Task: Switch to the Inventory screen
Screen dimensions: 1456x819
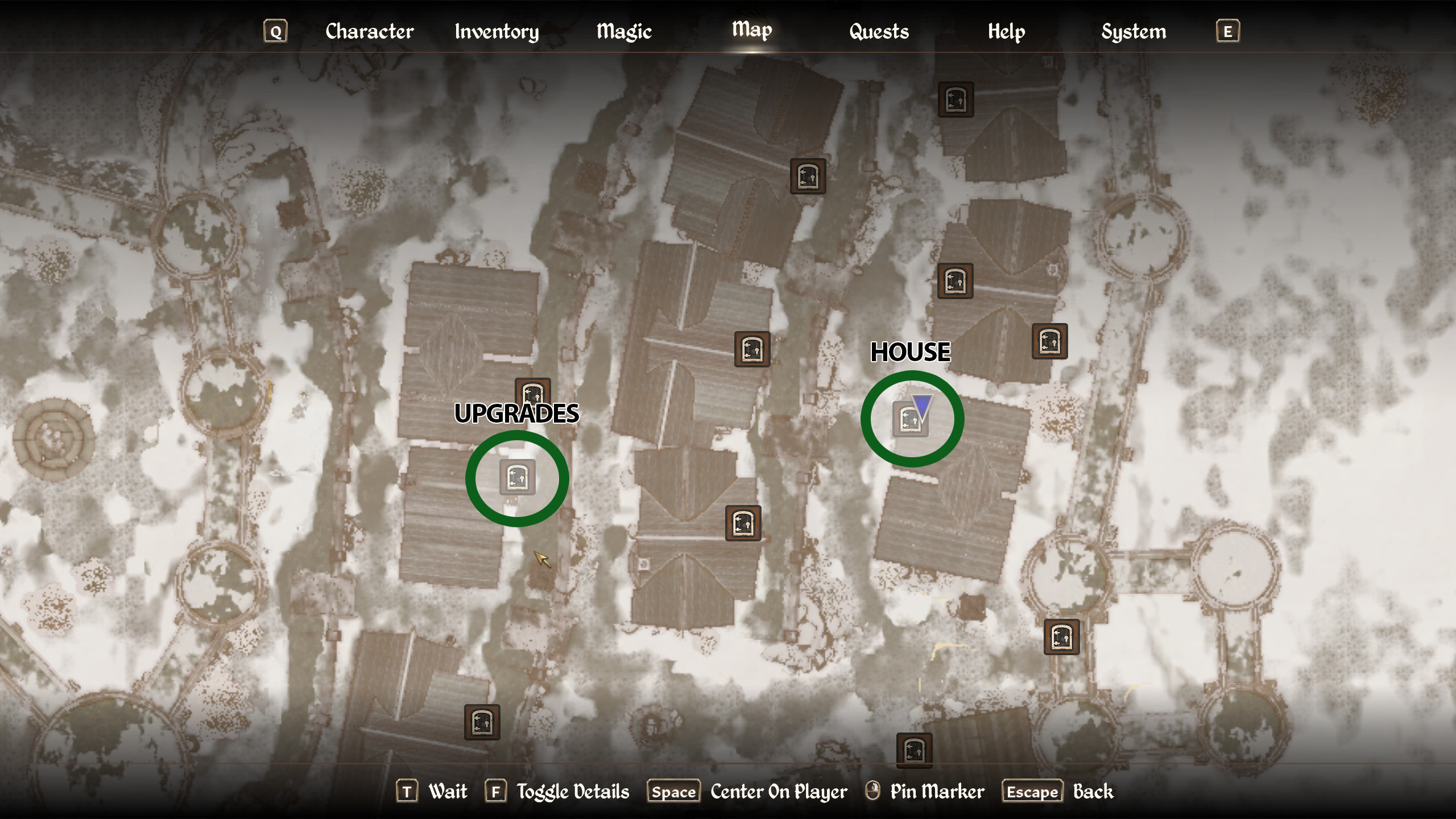Action: 496,31
